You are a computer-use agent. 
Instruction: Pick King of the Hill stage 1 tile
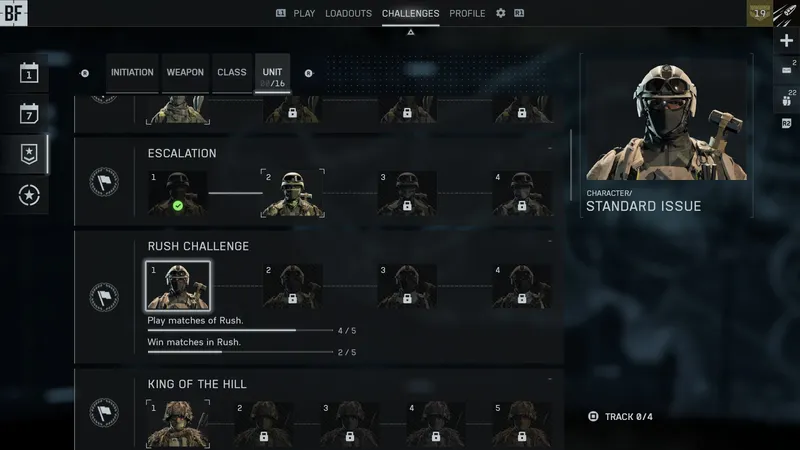[178, 423]
